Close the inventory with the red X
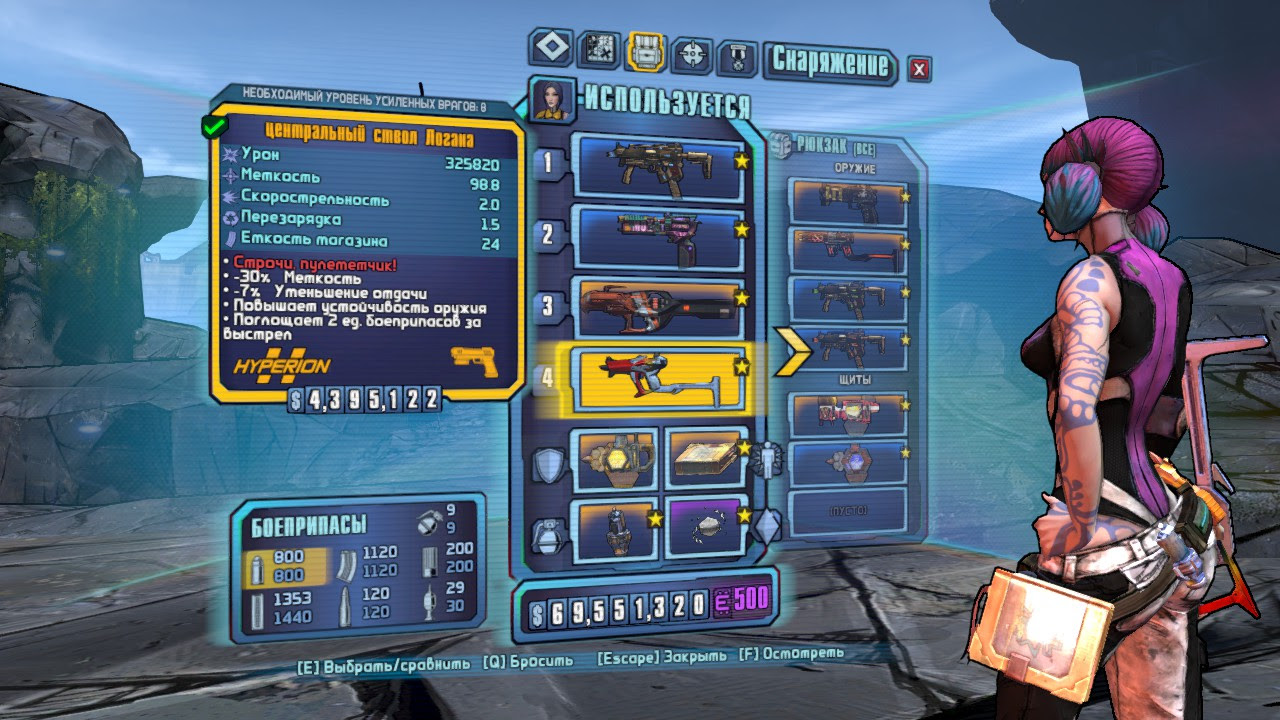Screen dimensions: 1280x720 918,68
